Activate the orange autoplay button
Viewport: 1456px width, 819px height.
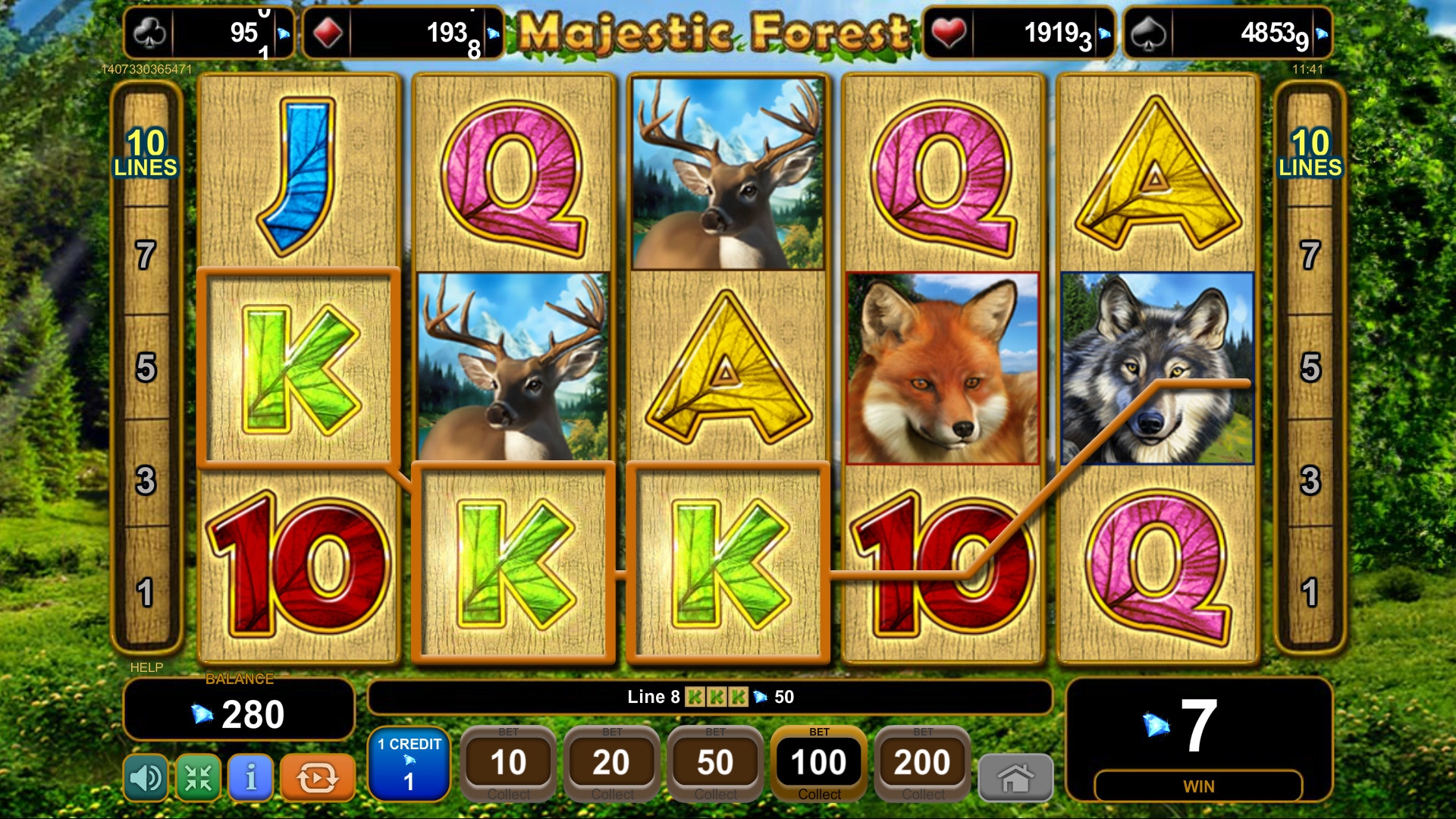317,777
